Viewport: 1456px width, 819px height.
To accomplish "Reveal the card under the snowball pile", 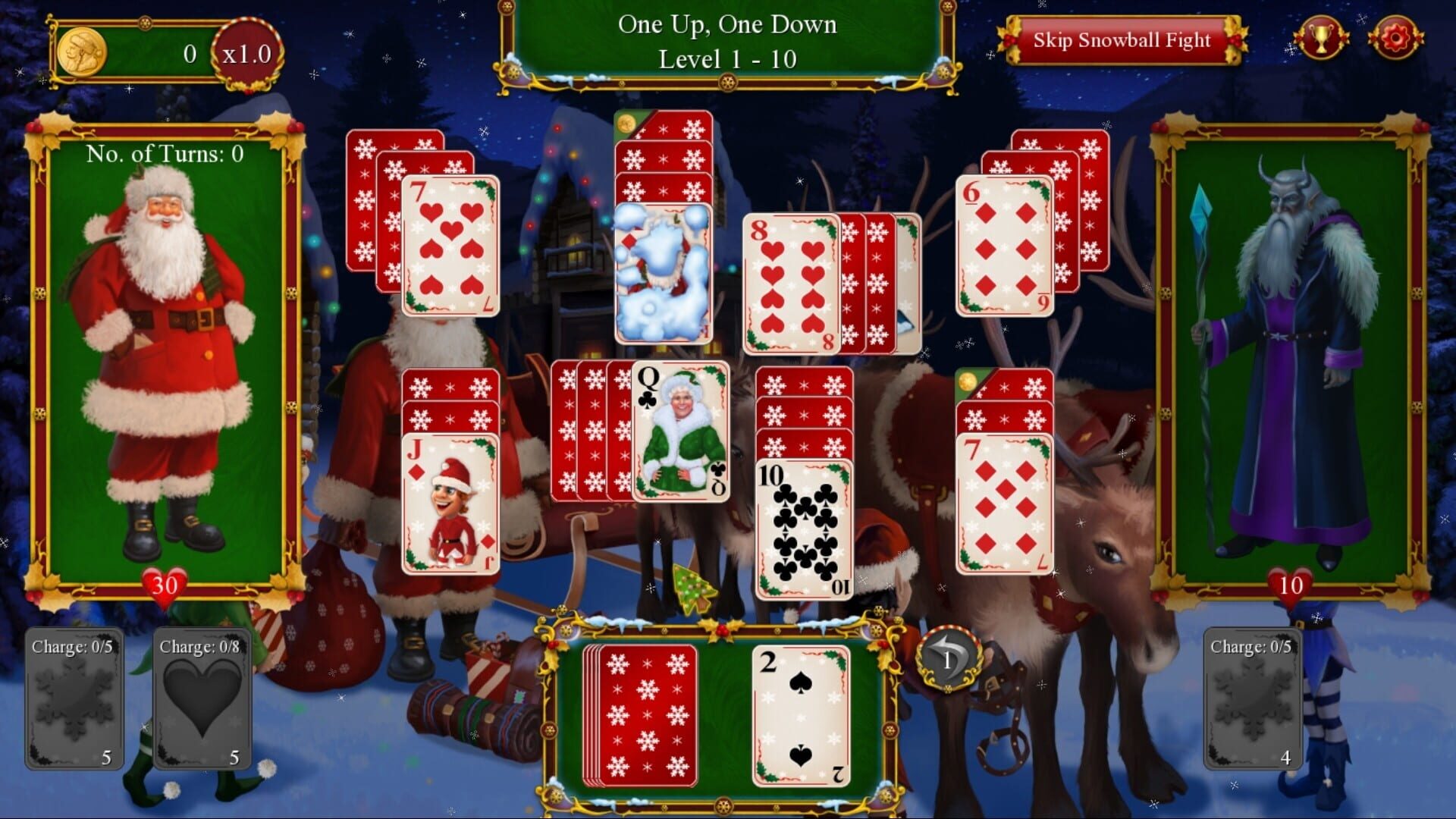I will click(x=664, y=273).
